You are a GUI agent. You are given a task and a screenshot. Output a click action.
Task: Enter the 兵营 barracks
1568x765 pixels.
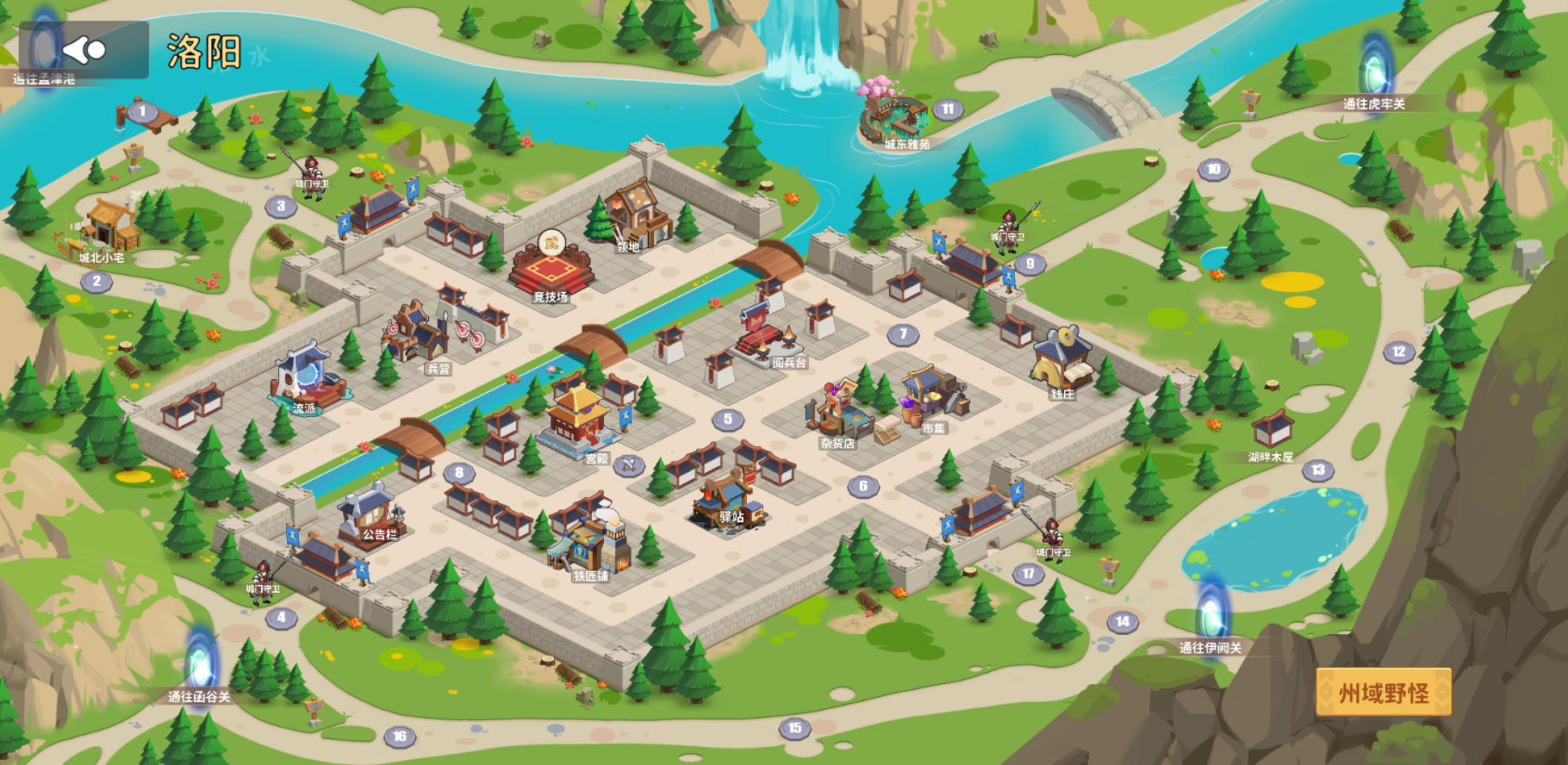[x=420, y=334]
